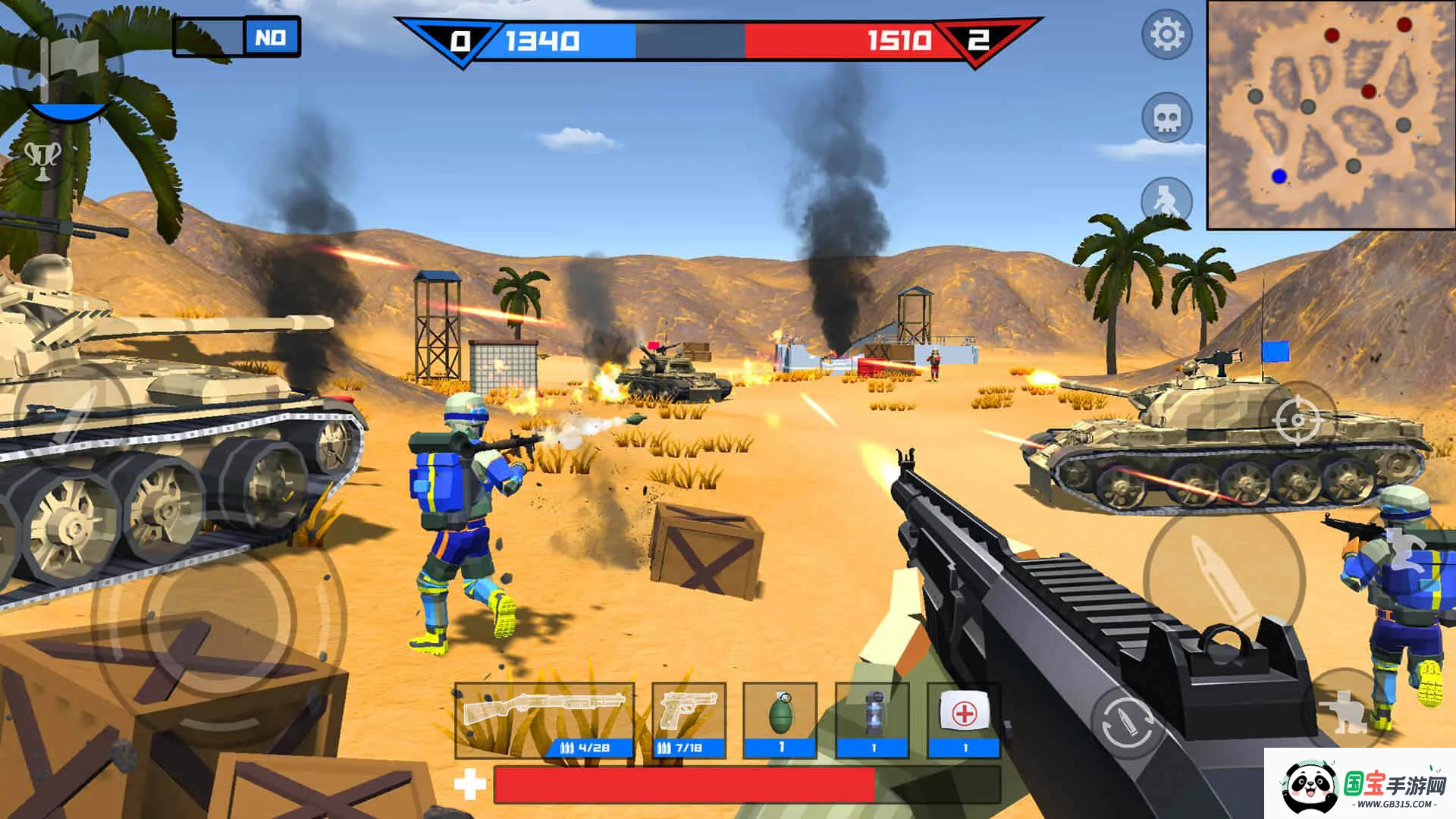This screenshot has width=1456, height=819.
Task: Tap the bullet fire button
Action: coord(1223,578)
